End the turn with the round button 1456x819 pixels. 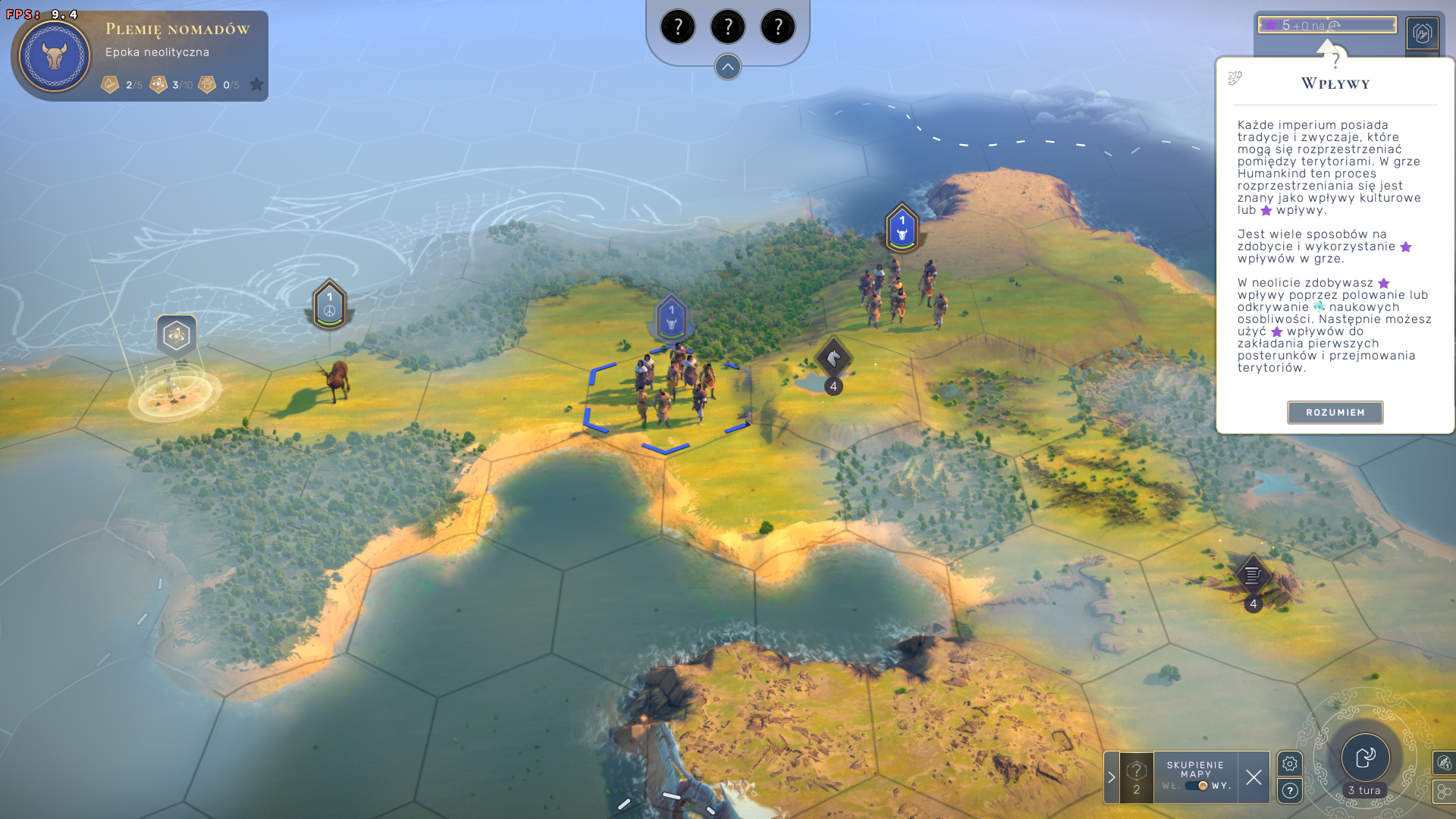click(1365, 758)
